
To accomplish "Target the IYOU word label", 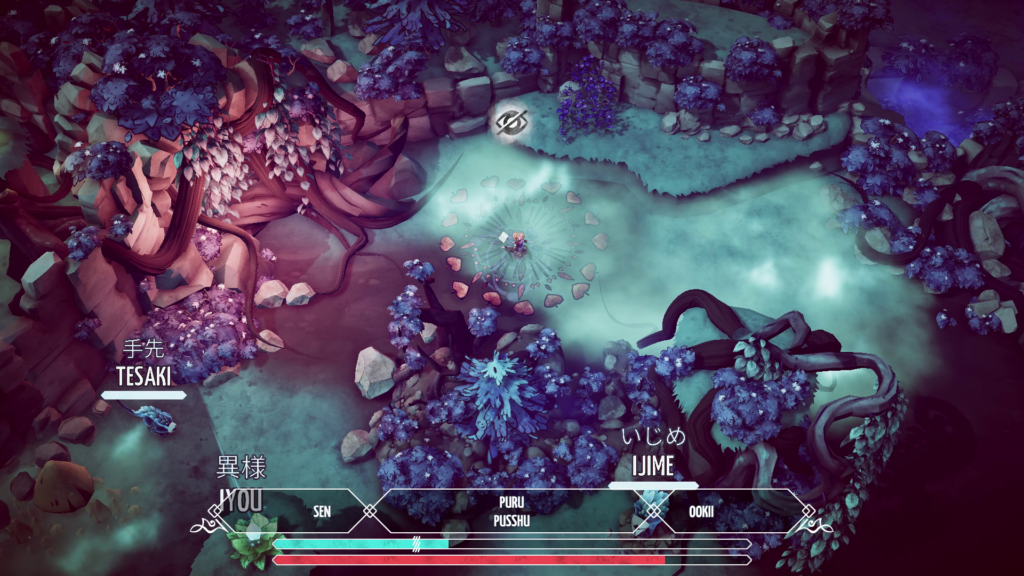I will [x=242, y=498].
